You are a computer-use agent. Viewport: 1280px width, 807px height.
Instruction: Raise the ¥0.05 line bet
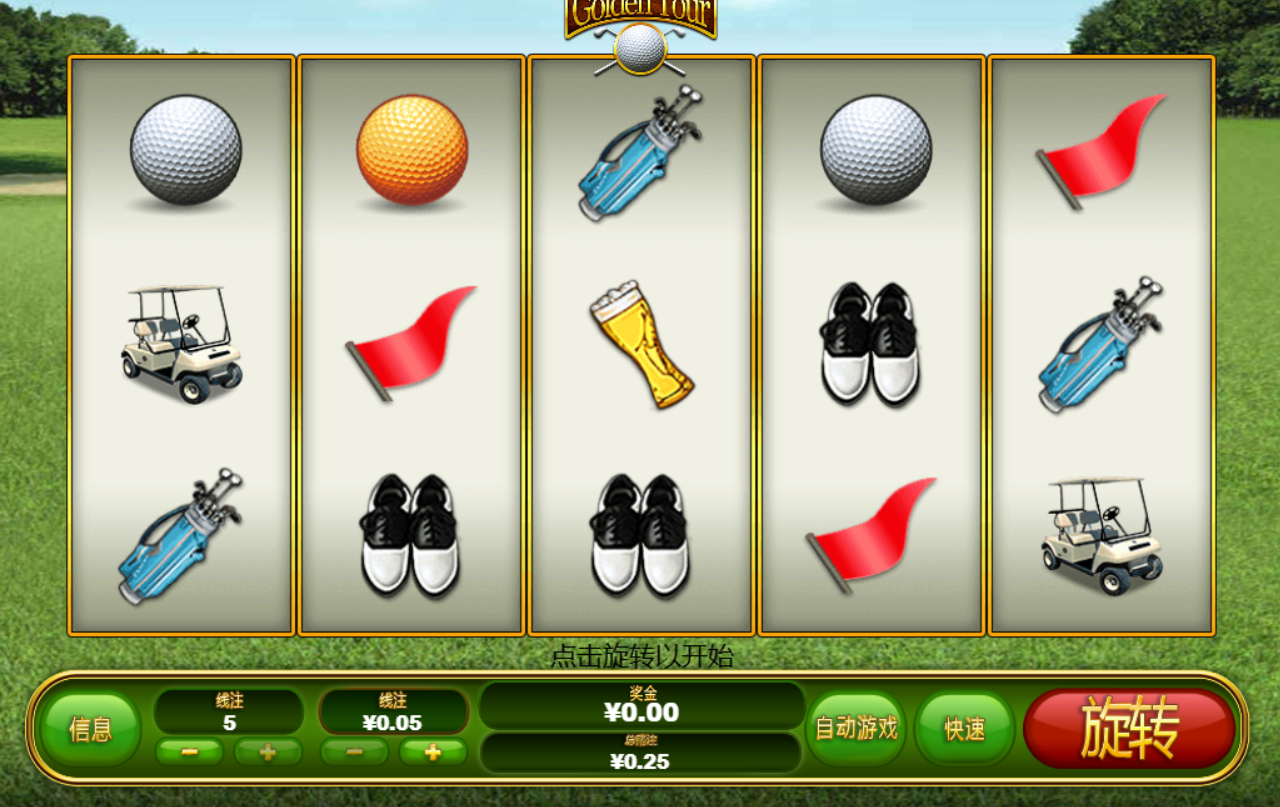tap(432, 752)
